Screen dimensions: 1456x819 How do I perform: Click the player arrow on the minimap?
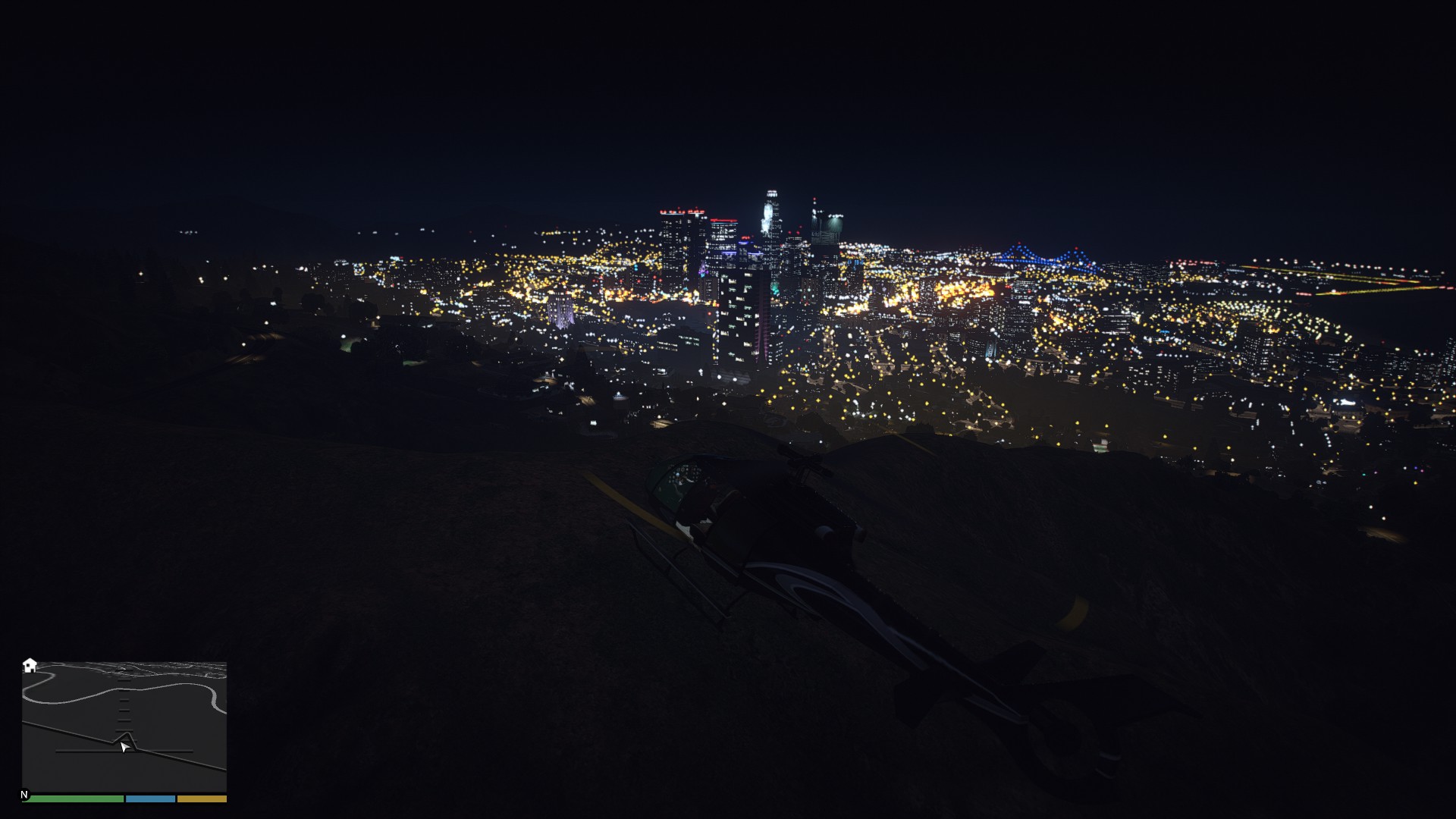124,747
